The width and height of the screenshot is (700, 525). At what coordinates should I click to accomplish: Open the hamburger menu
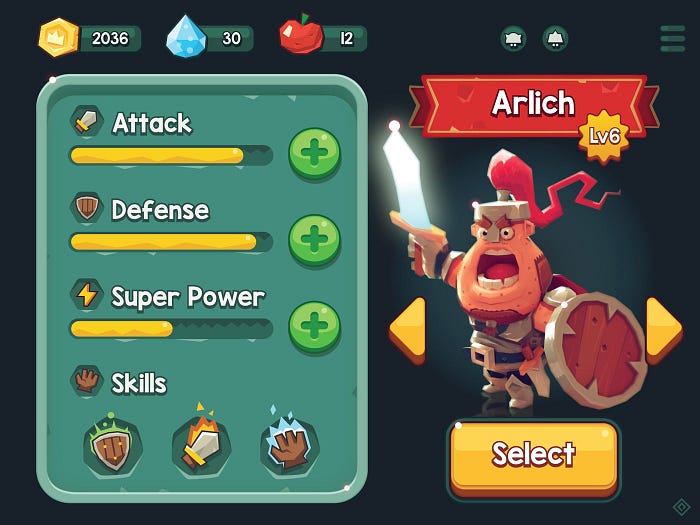(673, 38)
